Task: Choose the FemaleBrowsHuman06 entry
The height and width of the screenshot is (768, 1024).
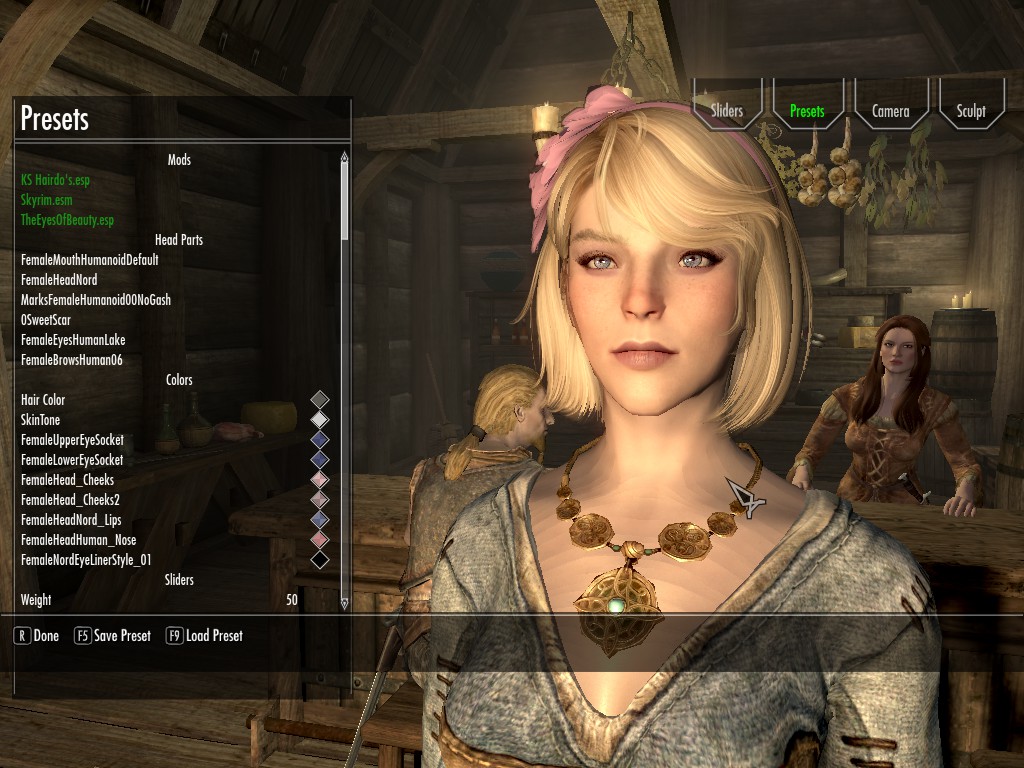Action: [x=72, y=360]
